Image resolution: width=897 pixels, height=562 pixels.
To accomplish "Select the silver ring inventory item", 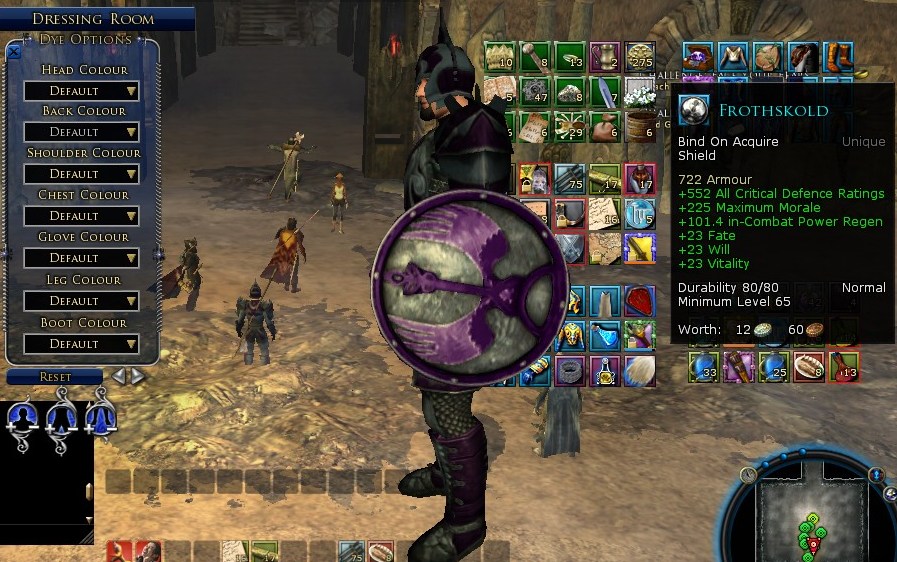I will (x=571, y=370).
